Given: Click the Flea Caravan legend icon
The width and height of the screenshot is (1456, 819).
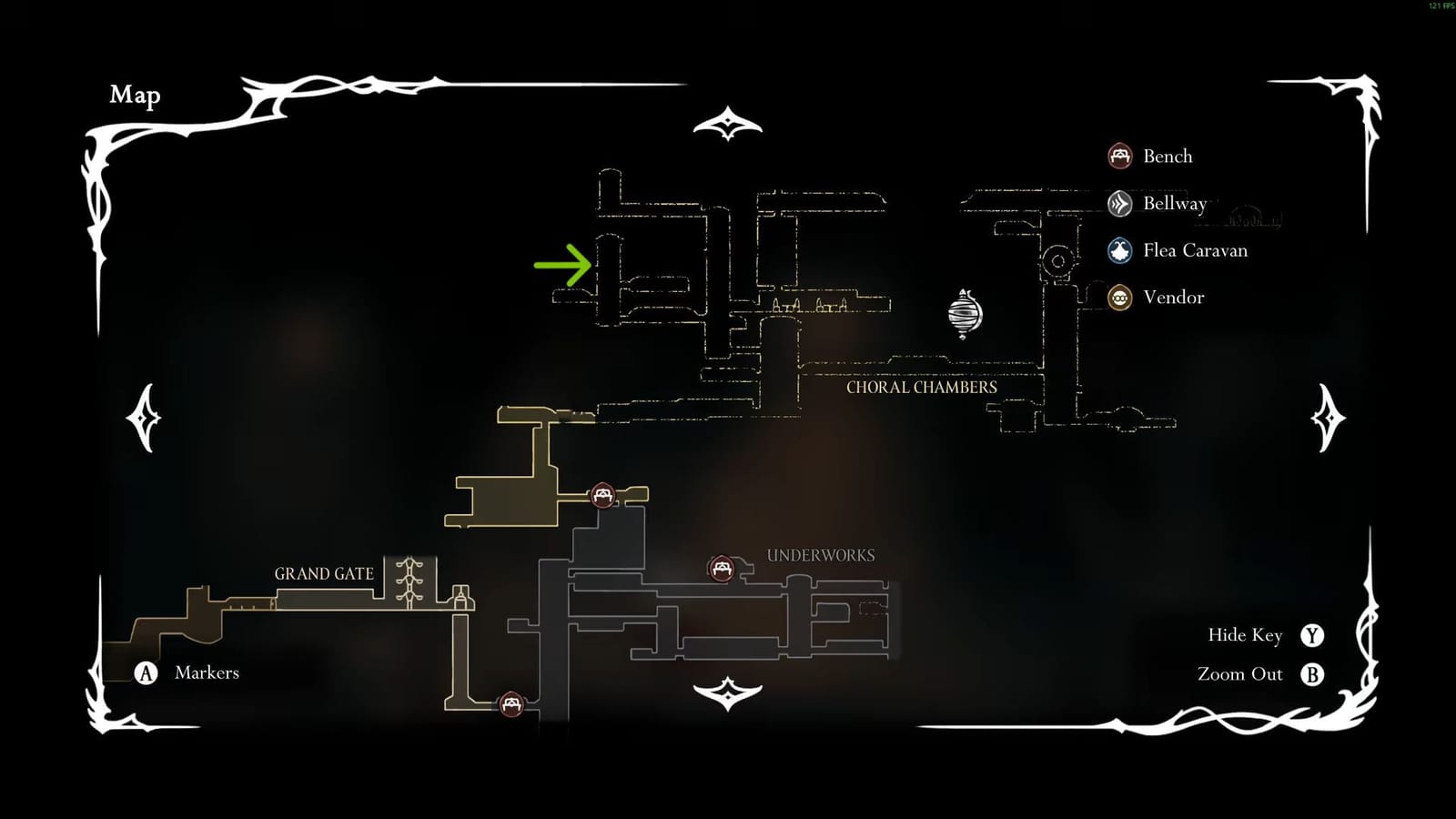Looking at the screenshot, I should tap(1118, 250).
